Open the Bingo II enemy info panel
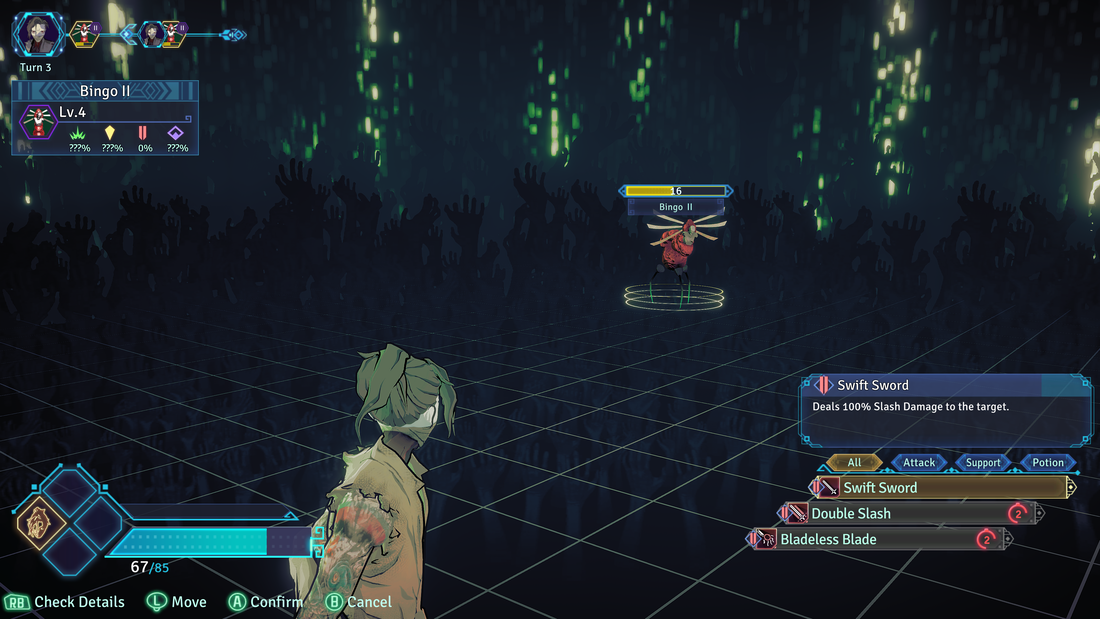The image size is (1100, 619). click(105, 118)
